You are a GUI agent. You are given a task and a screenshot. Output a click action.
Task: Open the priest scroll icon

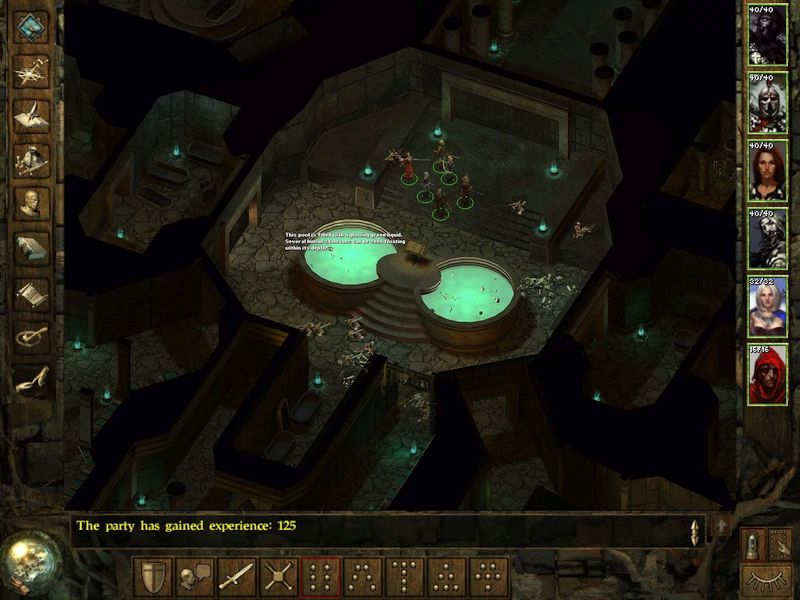coord(33,292)
